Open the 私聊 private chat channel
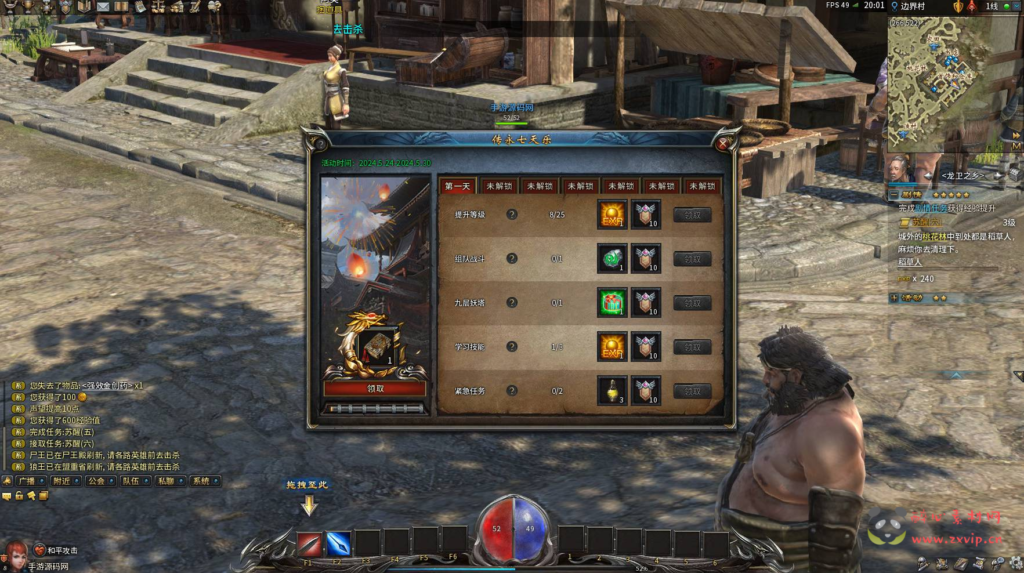Image resolution: width=1024 pixels, height=573 pixels. pyautogui.click(x=166, y=481)
